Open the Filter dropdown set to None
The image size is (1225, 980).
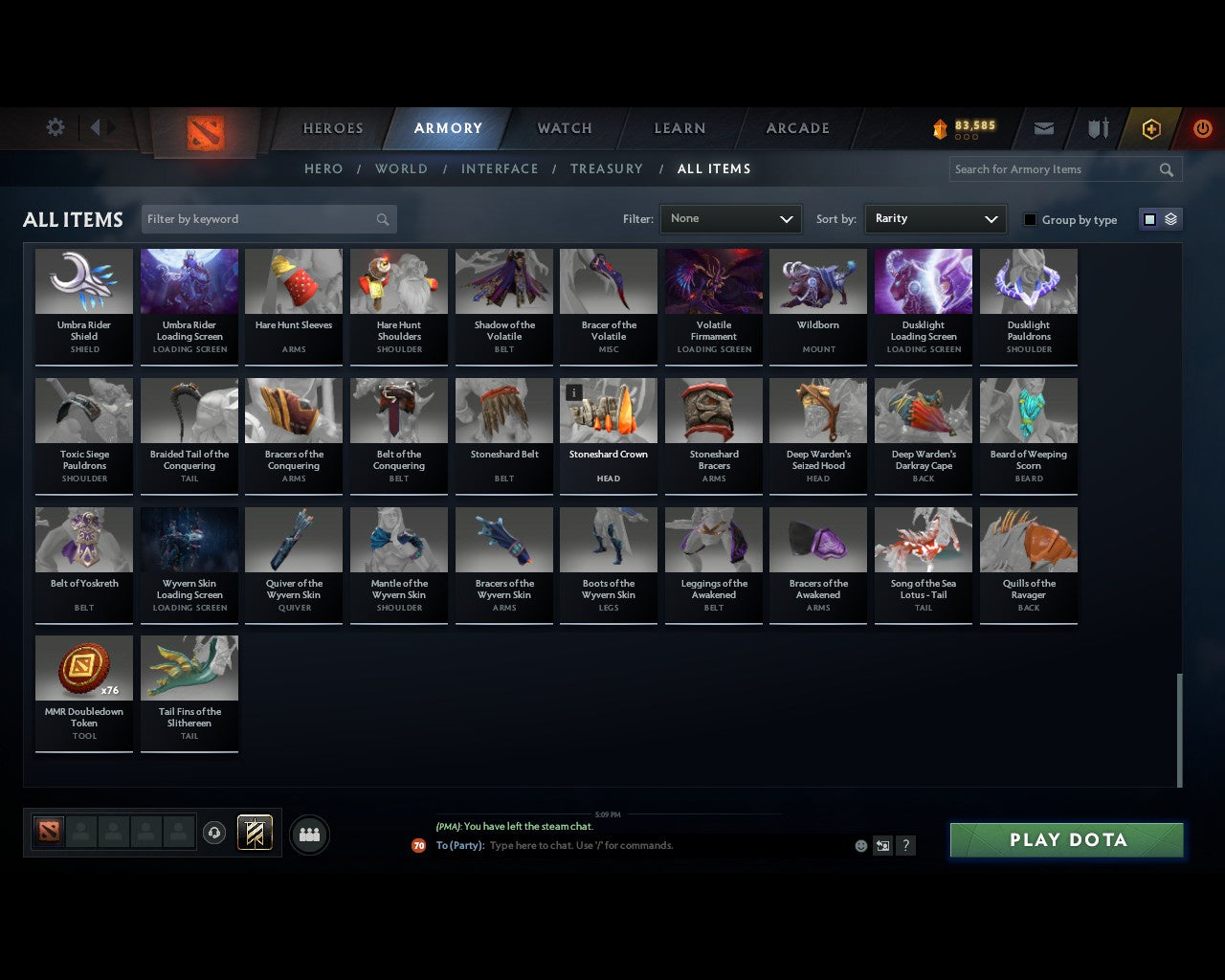tap(730, 218)
